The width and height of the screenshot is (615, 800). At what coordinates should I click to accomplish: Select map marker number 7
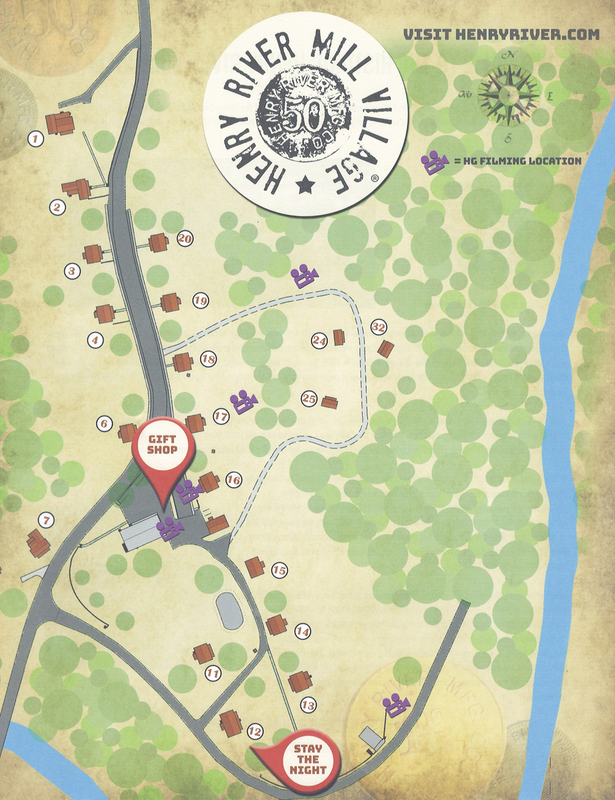coord(45,520)
